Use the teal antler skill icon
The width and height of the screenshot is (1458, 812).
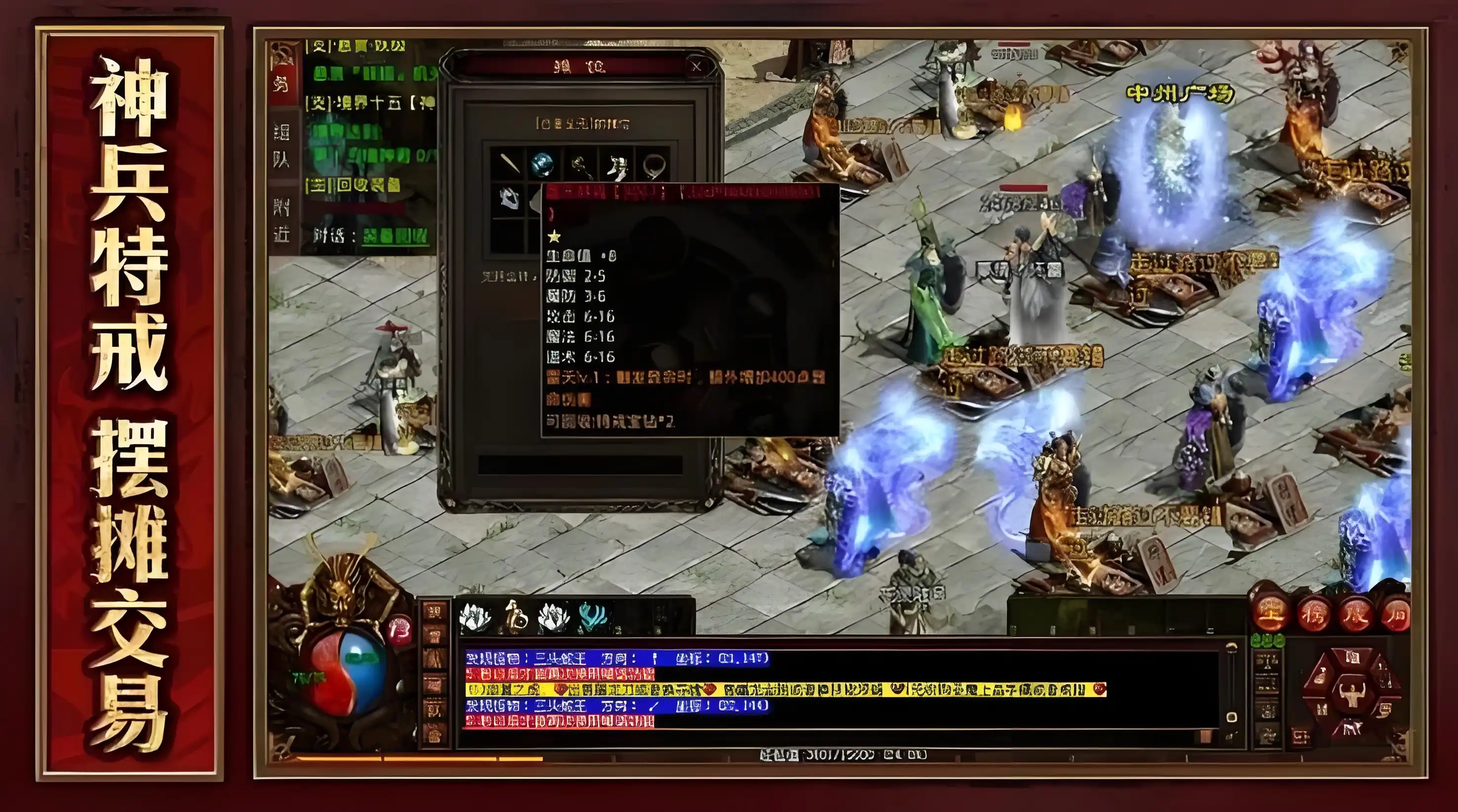pos(592,617)
